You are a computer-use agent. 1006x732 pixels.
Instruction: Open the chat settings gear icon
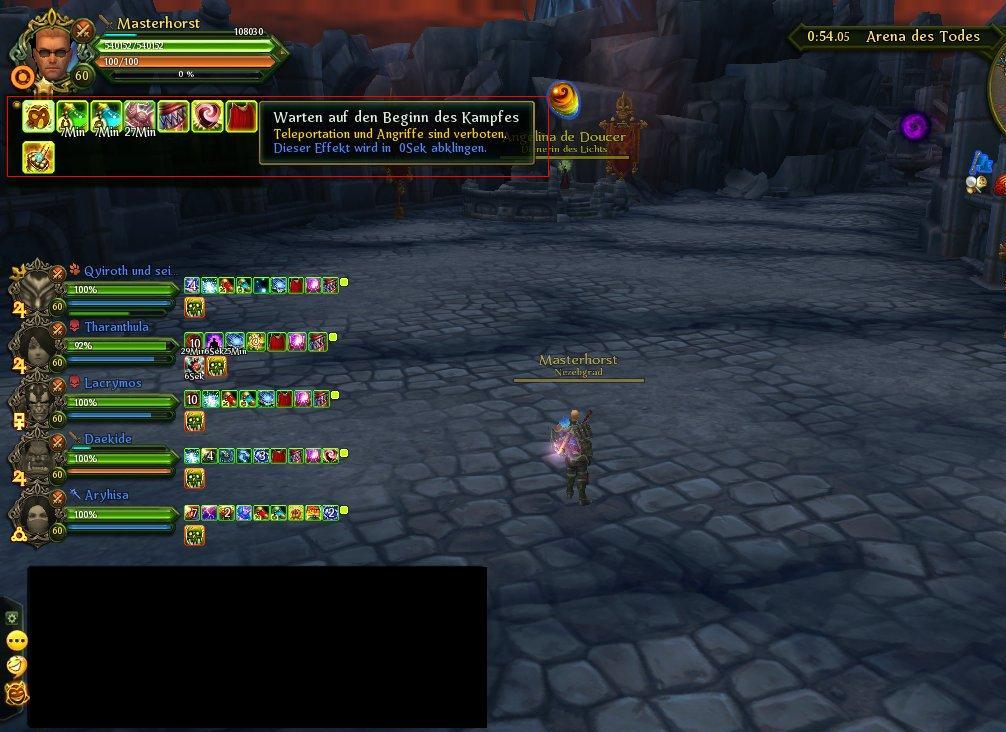click(14, 618)
